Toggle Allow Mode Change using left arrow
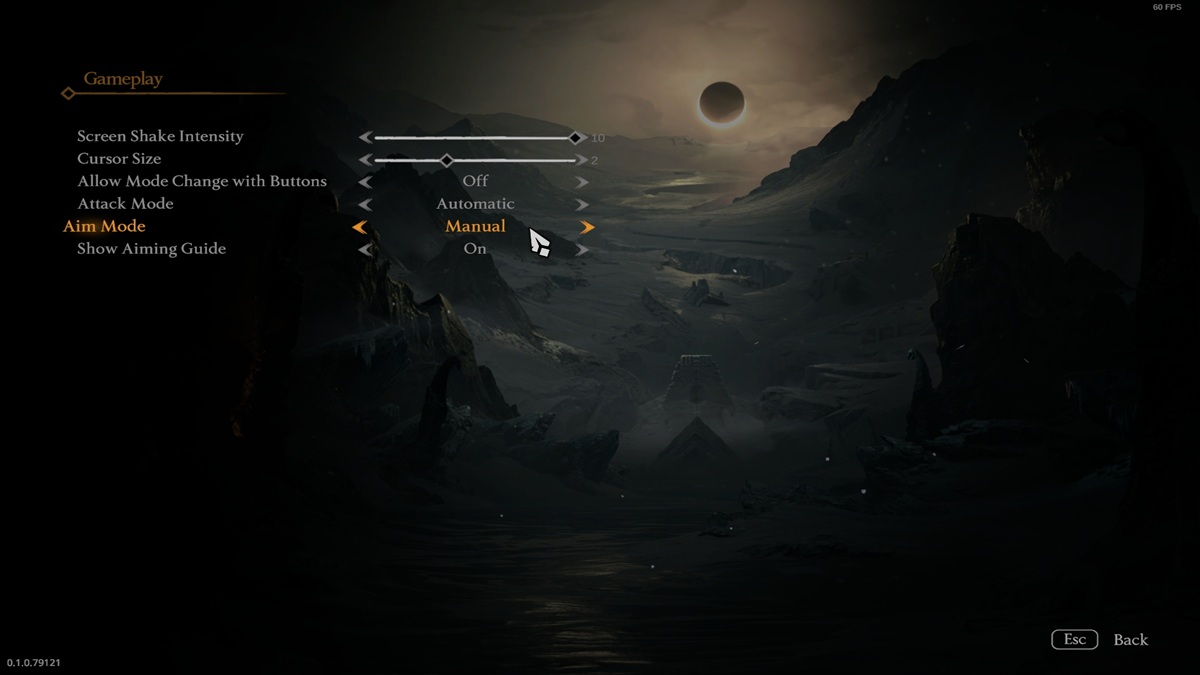This screenshot has height=675, width=1200. click(365, 182)
